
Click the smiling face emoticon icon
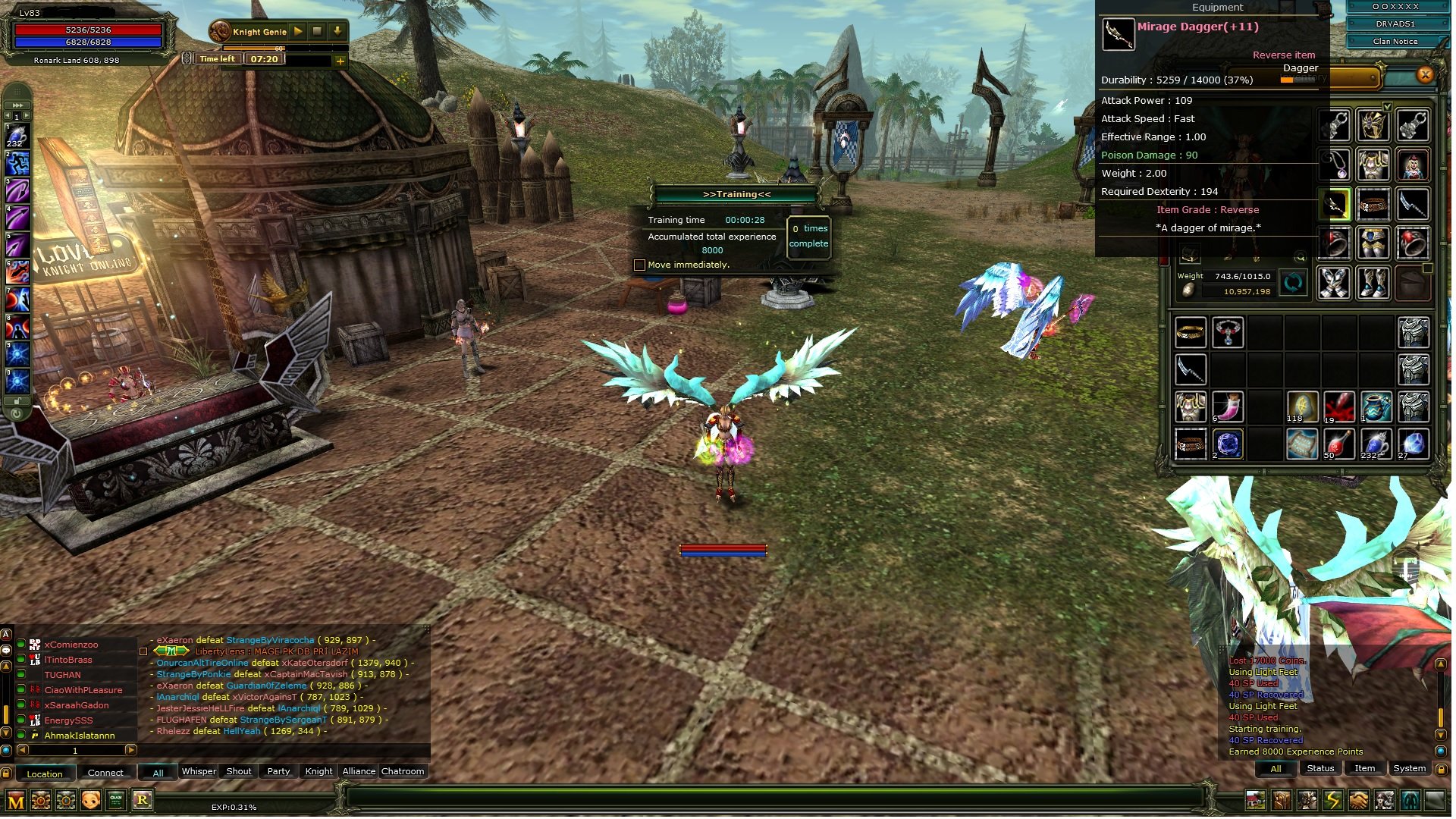point(90,799)
